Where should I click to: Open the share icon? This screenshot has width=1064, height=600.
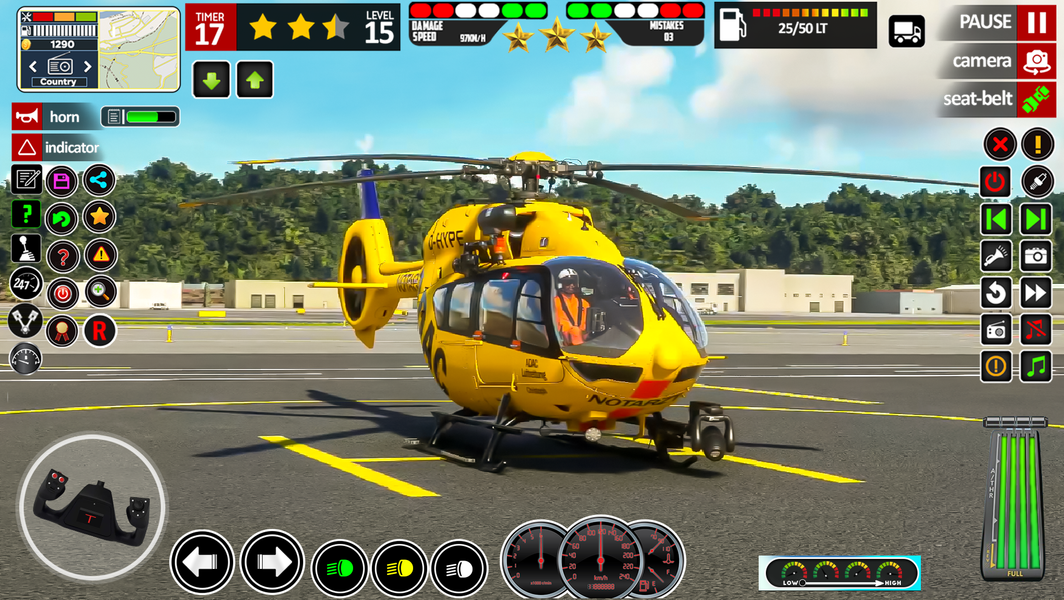[99, 181]
